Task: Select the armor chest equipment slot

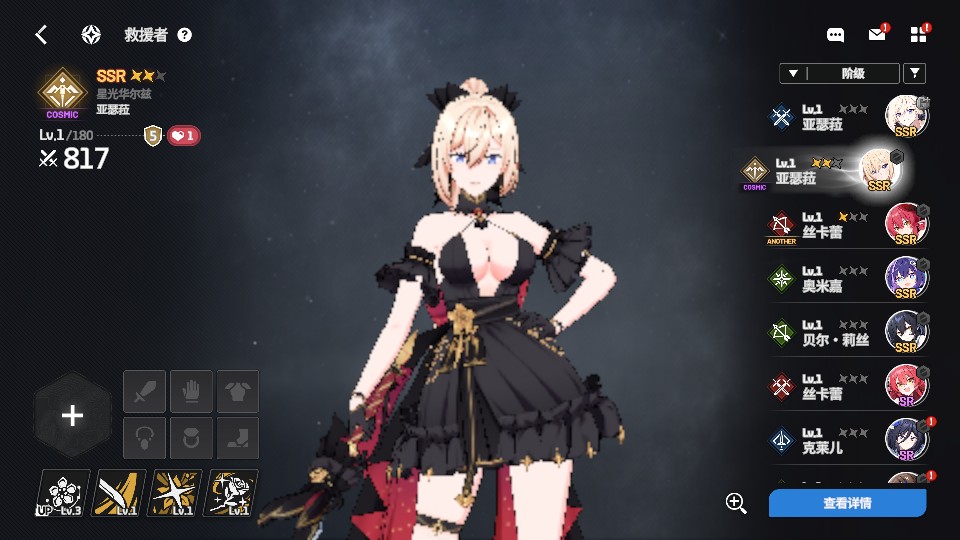Action: (238, 391)
